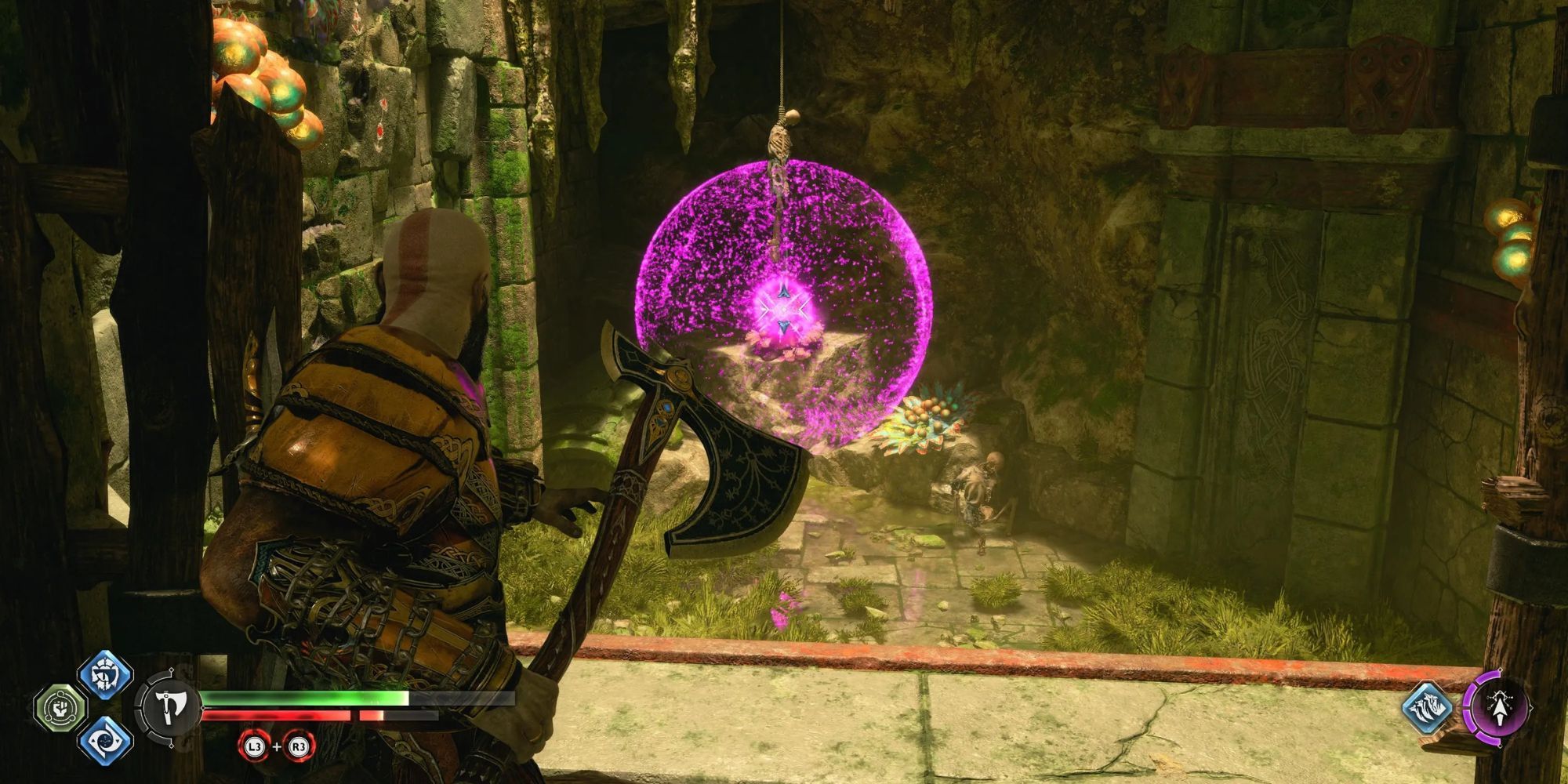The width and height of the screenshot is (1568, 784).
Task: Activate the wolf pack companion summon
Action: [x=1426, y=707]
